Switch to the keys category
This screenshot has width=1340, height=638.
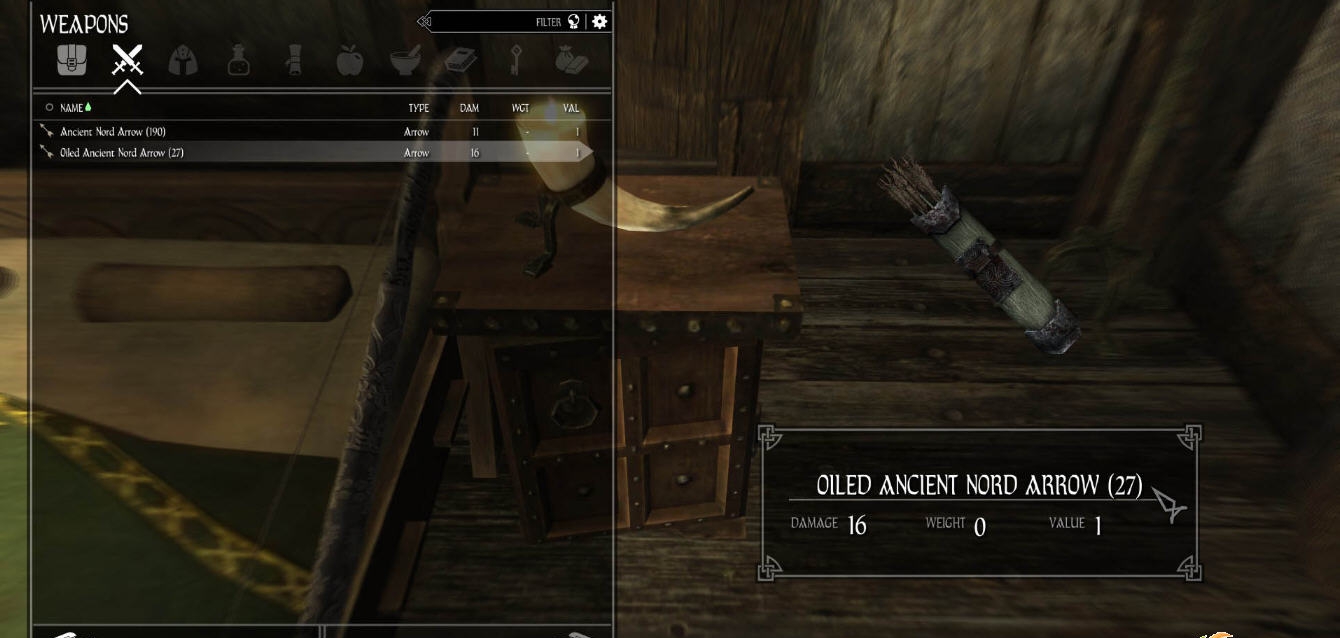517,61
